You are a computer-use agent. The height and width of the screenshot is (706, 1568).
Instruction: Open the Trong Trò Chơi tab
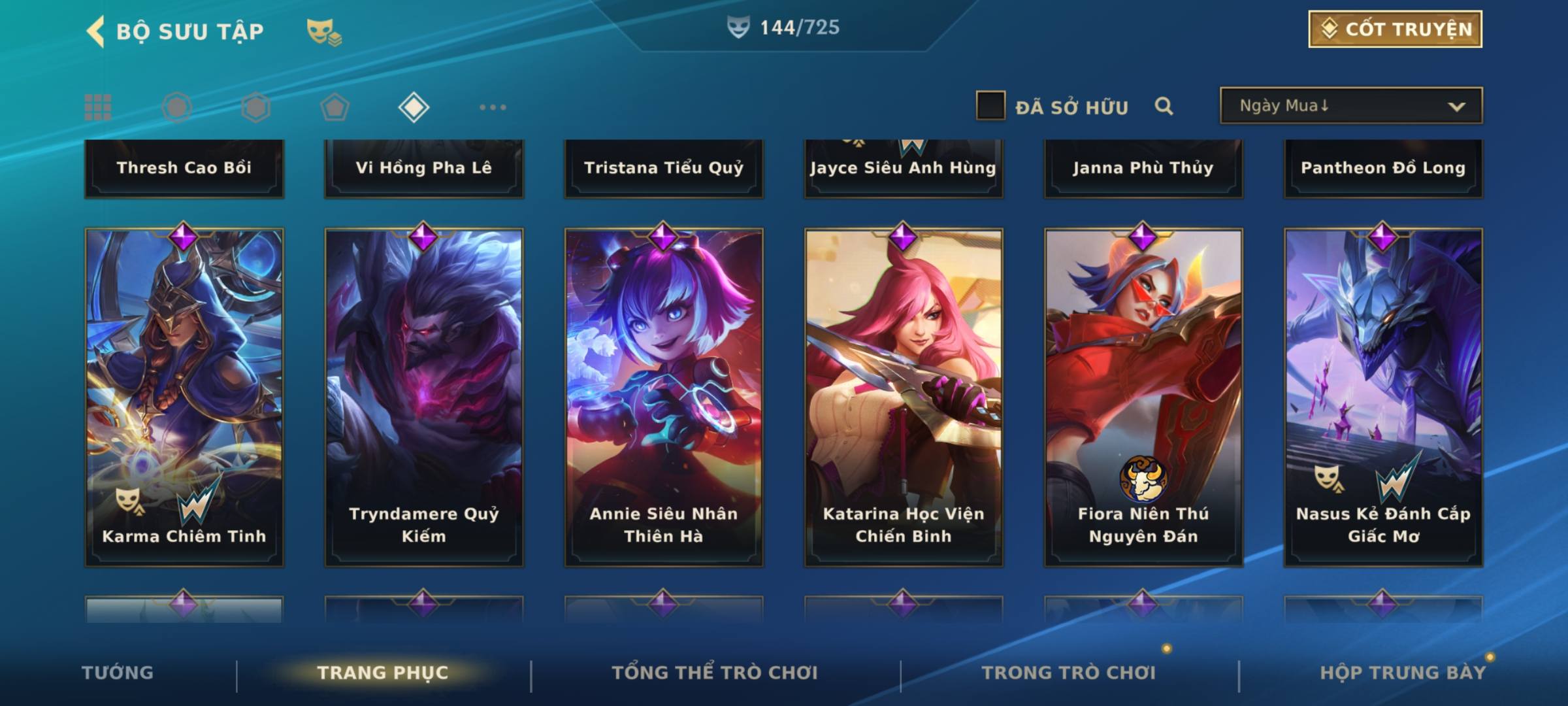[x=1069, y=673]
